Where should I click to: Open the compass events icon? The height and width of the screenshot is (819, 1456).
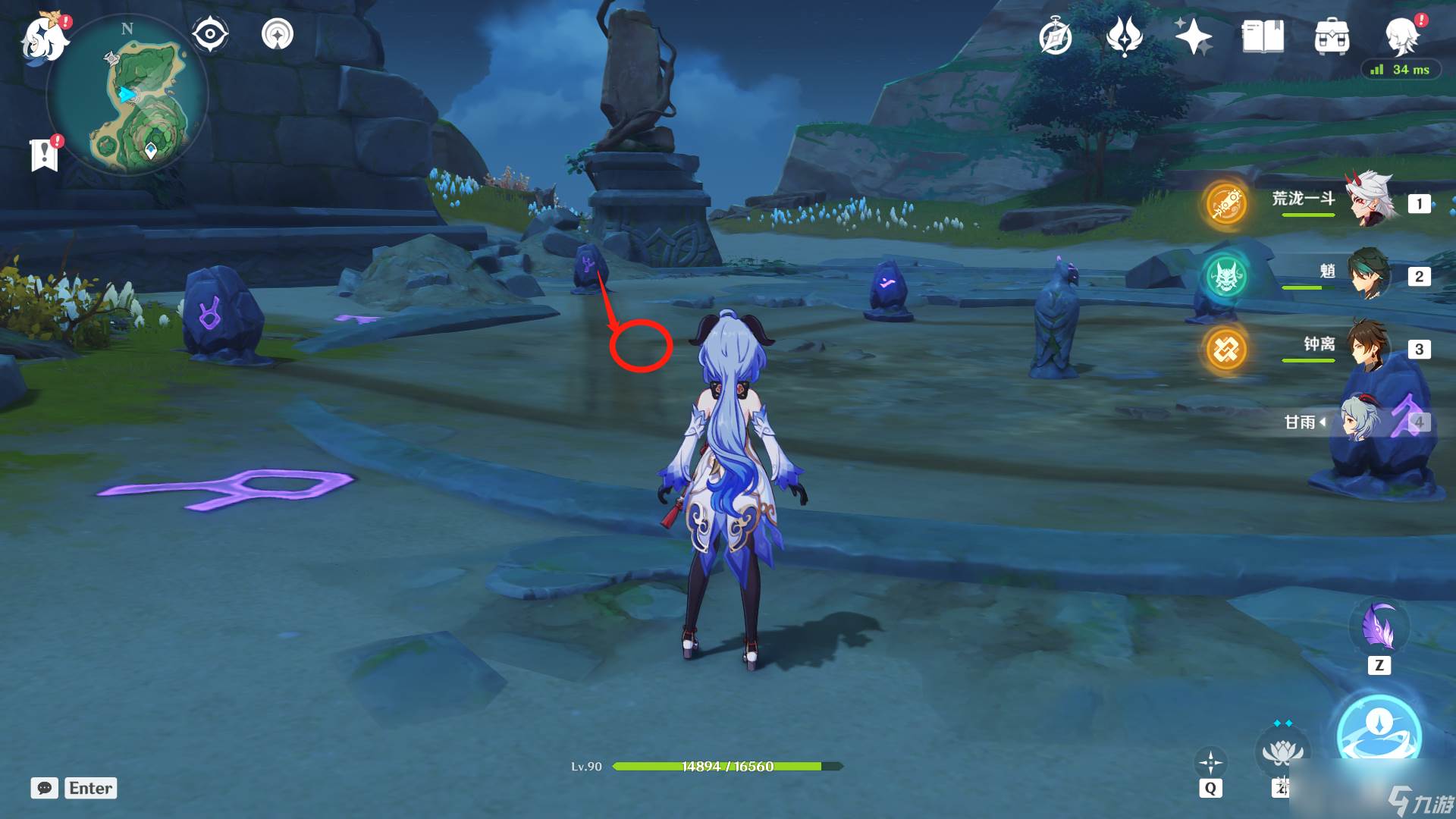click(1056, 36)
